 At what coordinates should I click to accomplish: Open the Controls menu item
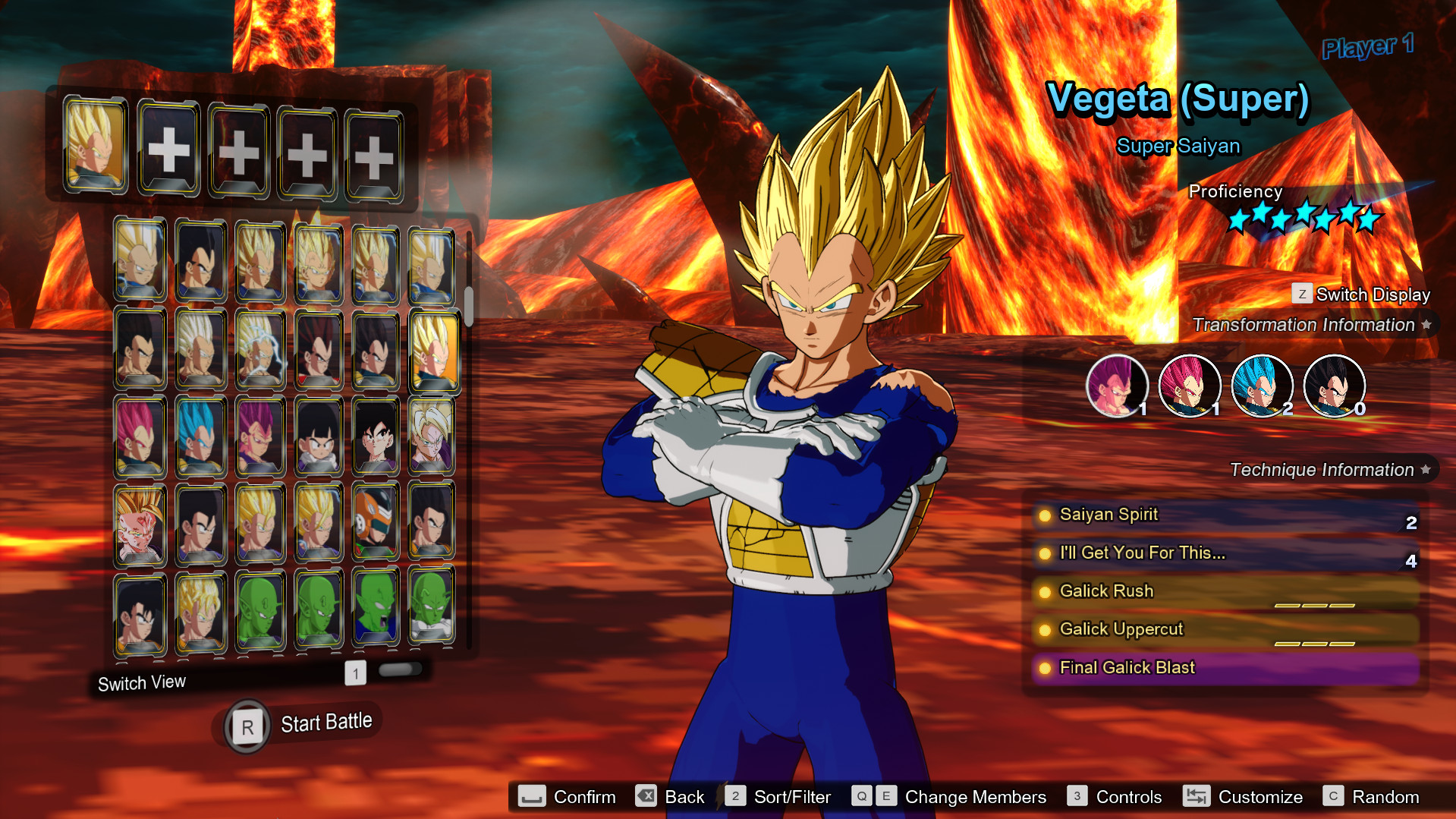coord(1127,797)
